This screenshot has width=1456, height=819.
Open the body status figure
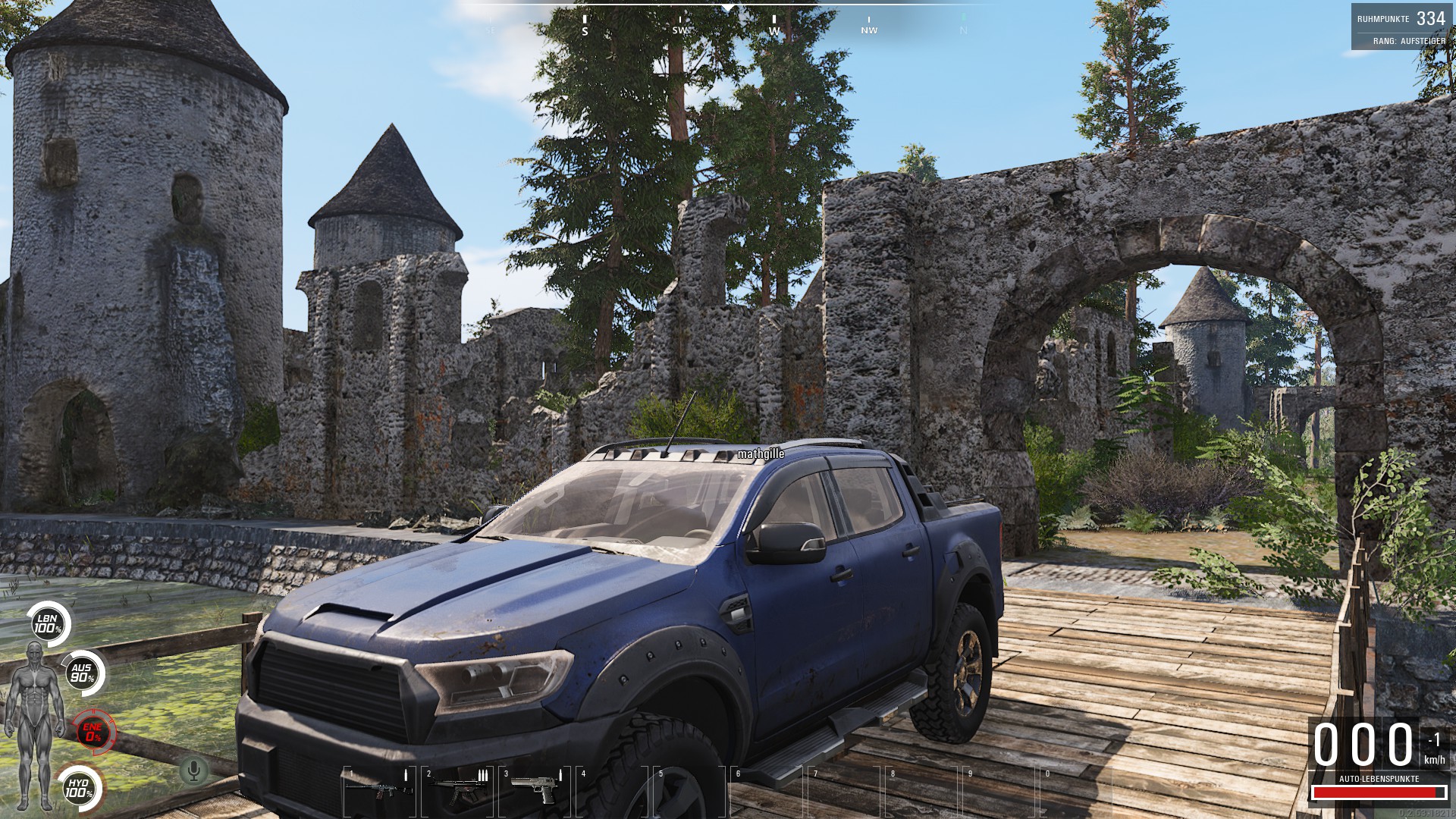(x=33, y=724)
